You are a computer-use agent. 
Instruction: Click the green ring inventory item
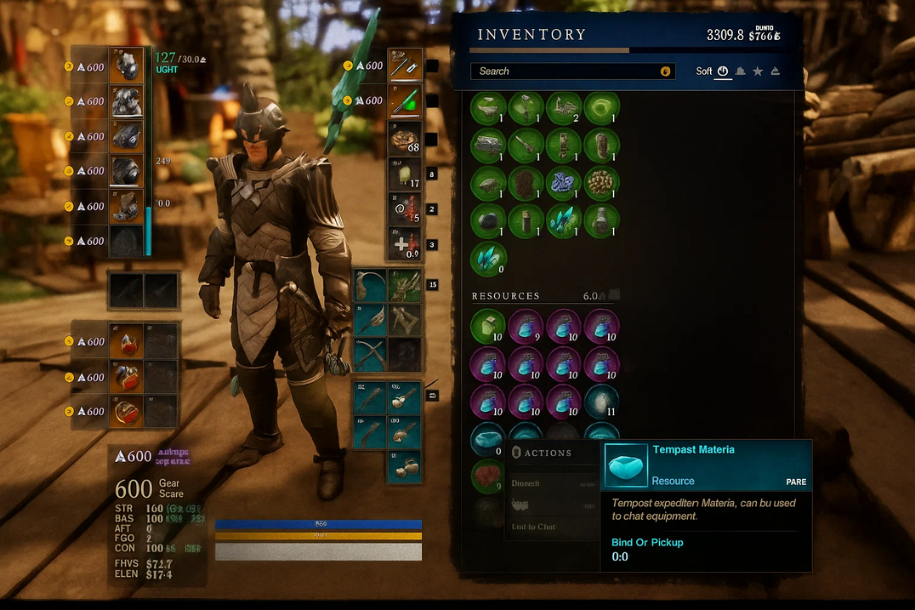601,108
